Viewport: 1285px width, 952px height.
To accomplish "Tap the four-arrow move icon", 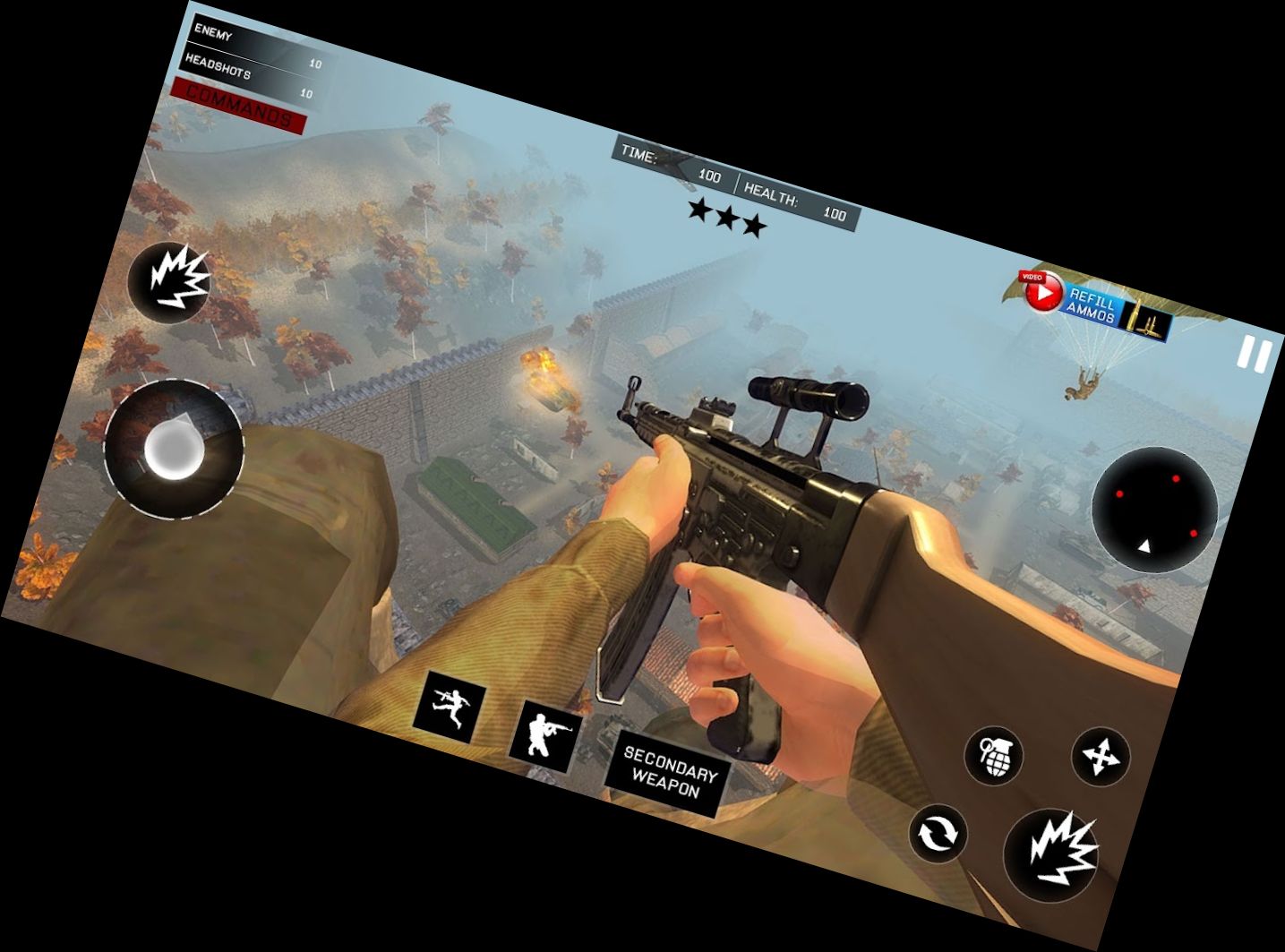I will [1101, 757].
